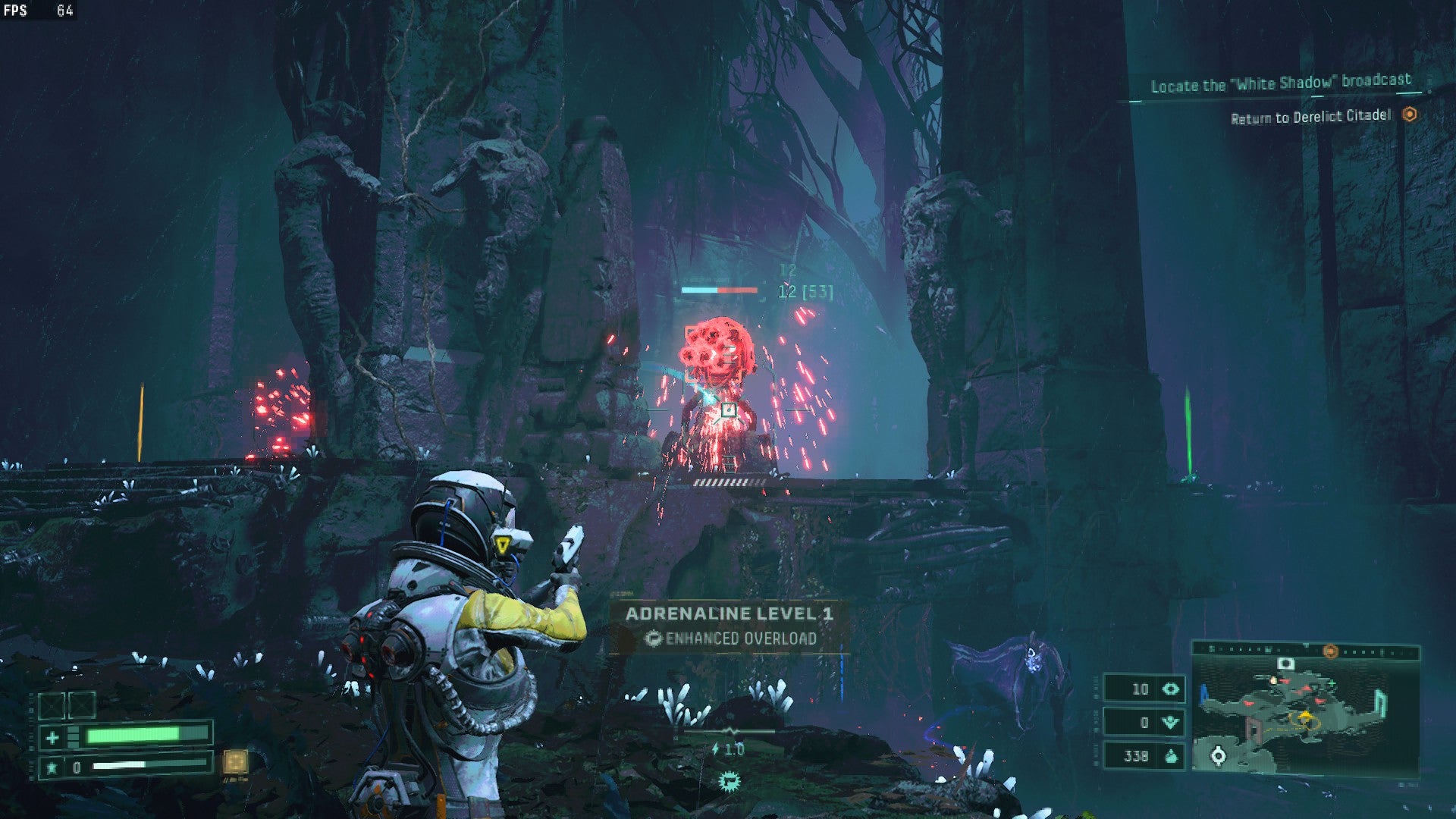Screen dimensions: 1456x819
Task: Select the yellow consumable item slot
Action: pyautogui.click(x=235, y=761)
